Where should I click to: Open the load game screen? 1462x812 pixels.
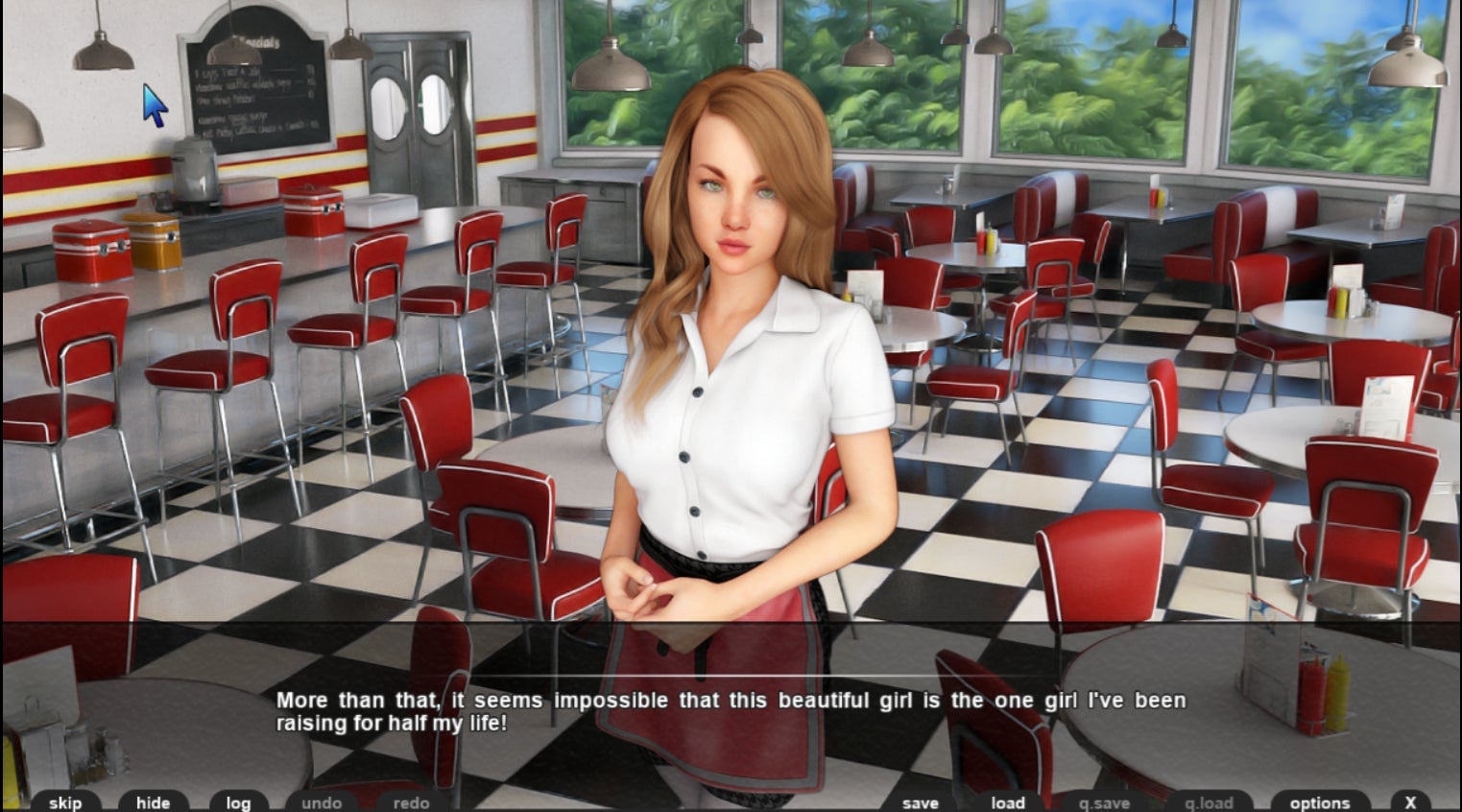point(1007,802)
